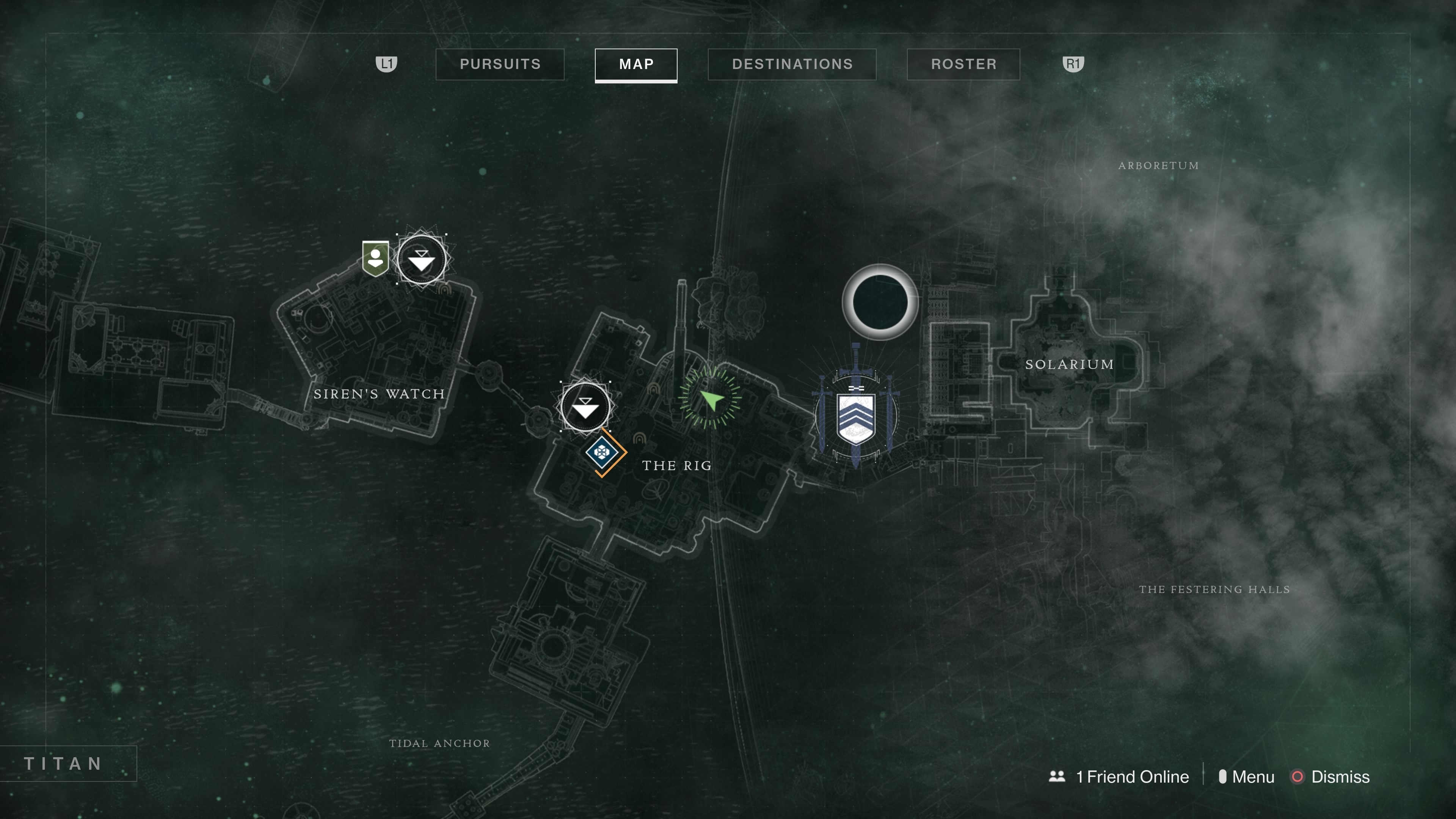This screenshot has width=1456, height=819.
Task: Open the 1 Friend Online list
Action: pyautogui.click(x=1119, y=777)
